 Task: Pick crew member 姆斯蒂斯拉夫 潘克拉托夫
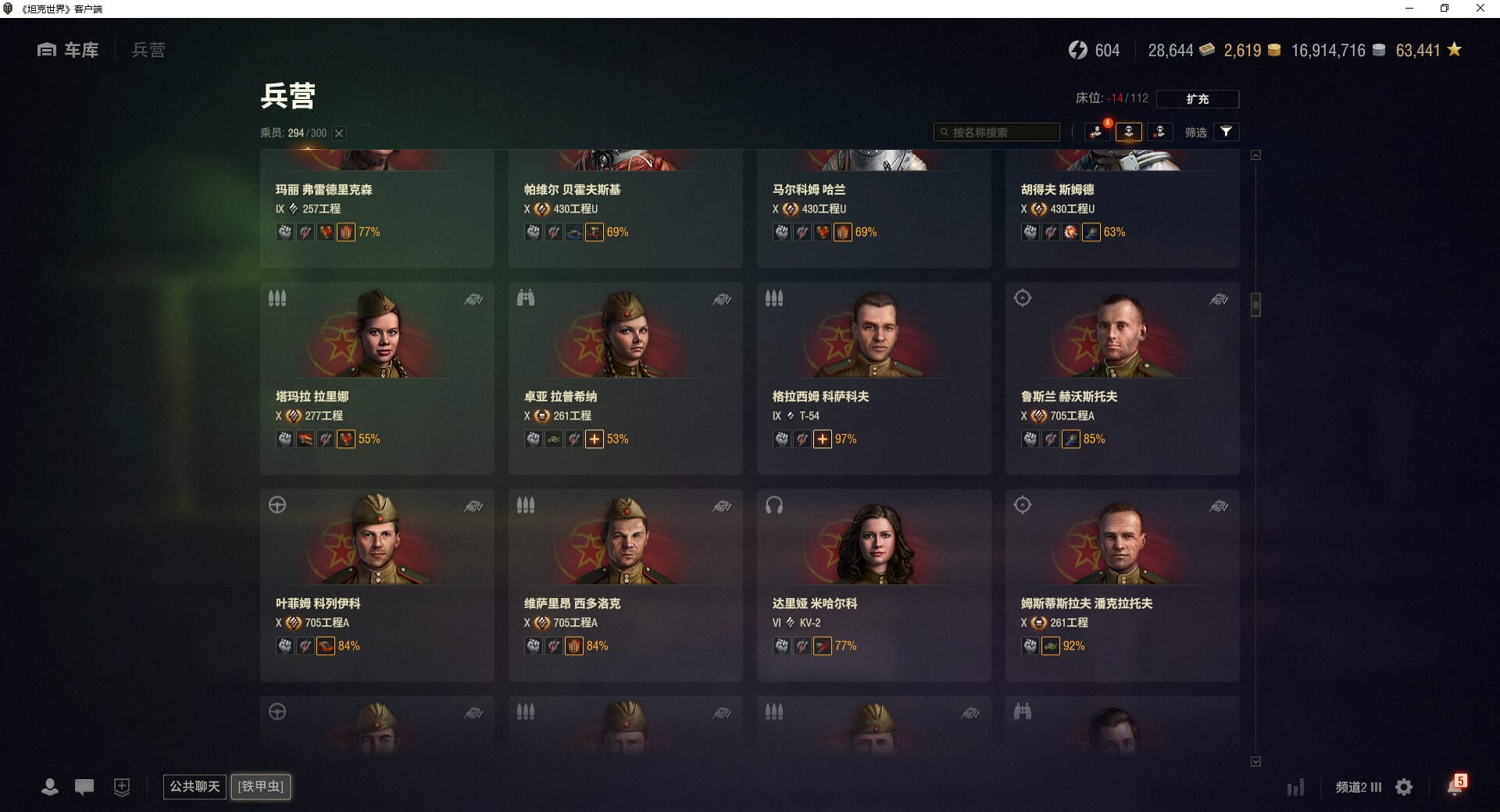click(x=1122, y=585)
